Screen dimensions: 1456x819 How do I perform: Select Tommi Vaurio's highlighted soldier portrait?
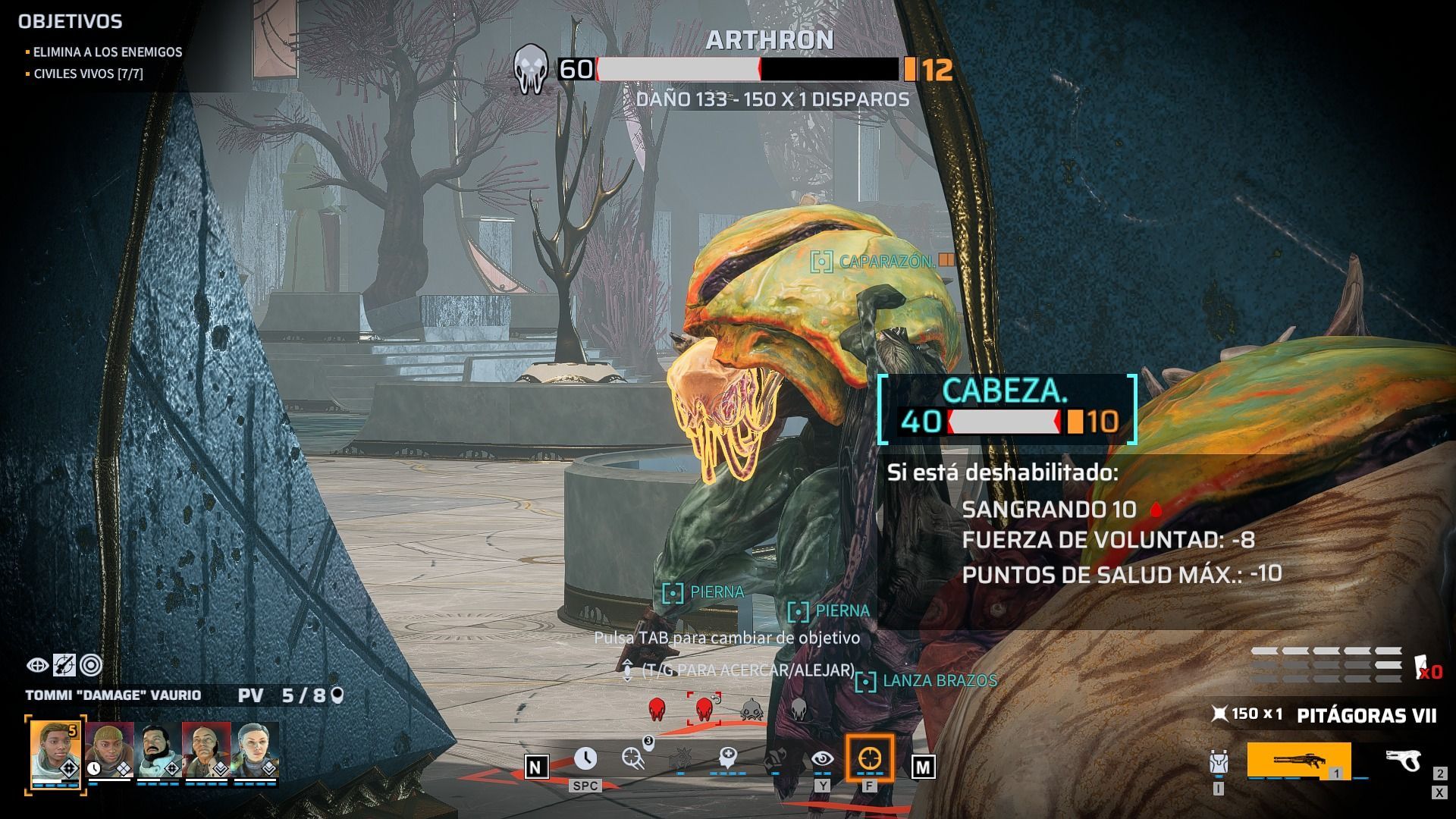pos(55,754)
